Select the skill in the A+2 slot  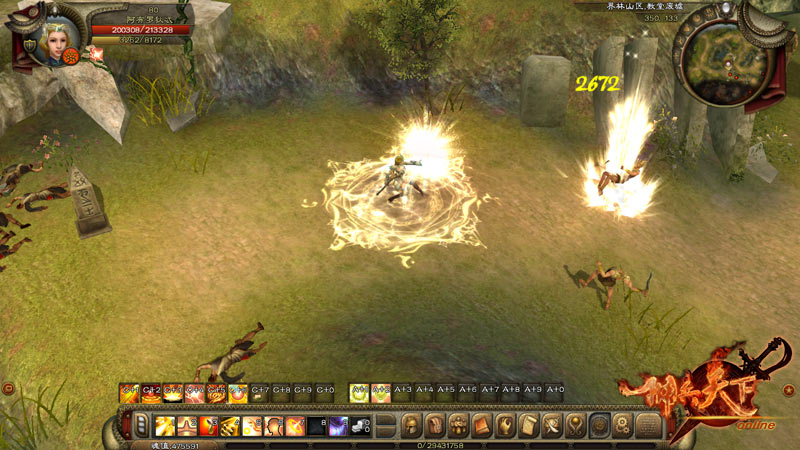point(380,393)
